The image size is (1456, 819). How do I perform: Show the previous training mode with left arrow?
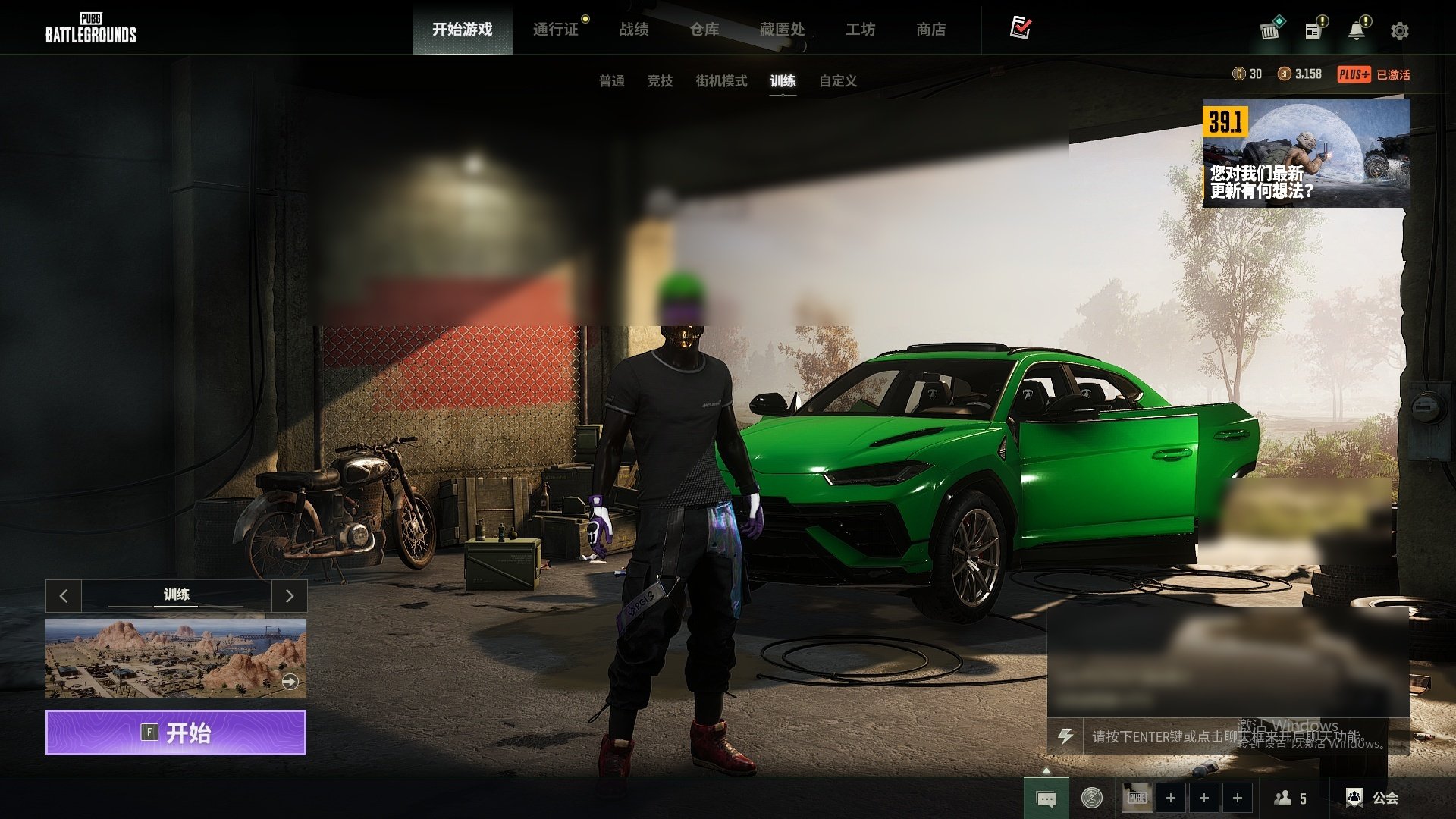[64, 596]
